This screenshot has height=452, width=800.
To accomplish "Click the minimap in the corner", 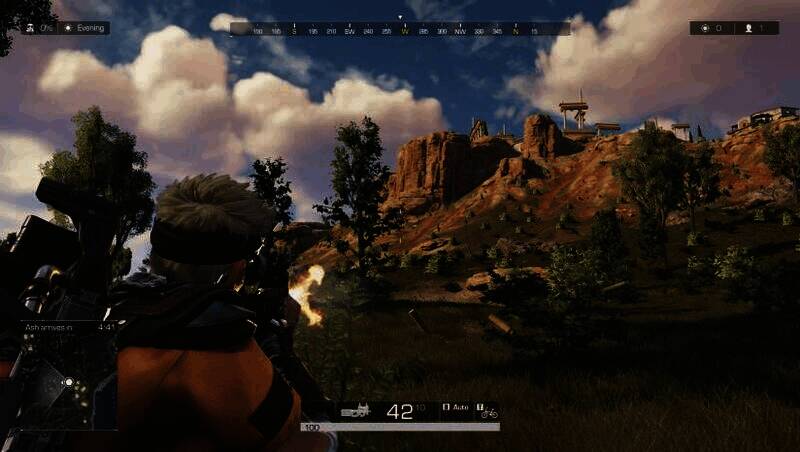I will pos(60,385).
